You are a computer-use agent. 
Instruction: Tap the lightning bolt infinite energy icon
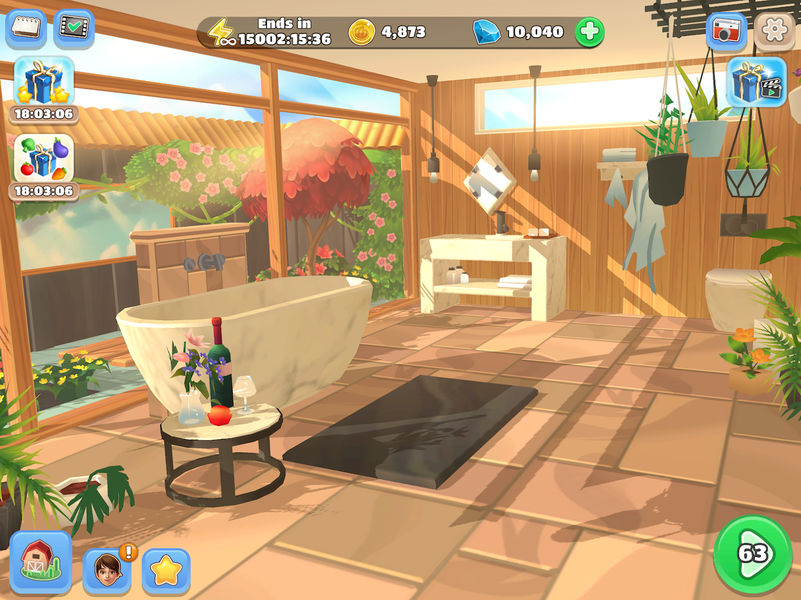pyautogui.click(x=222, y=33)
